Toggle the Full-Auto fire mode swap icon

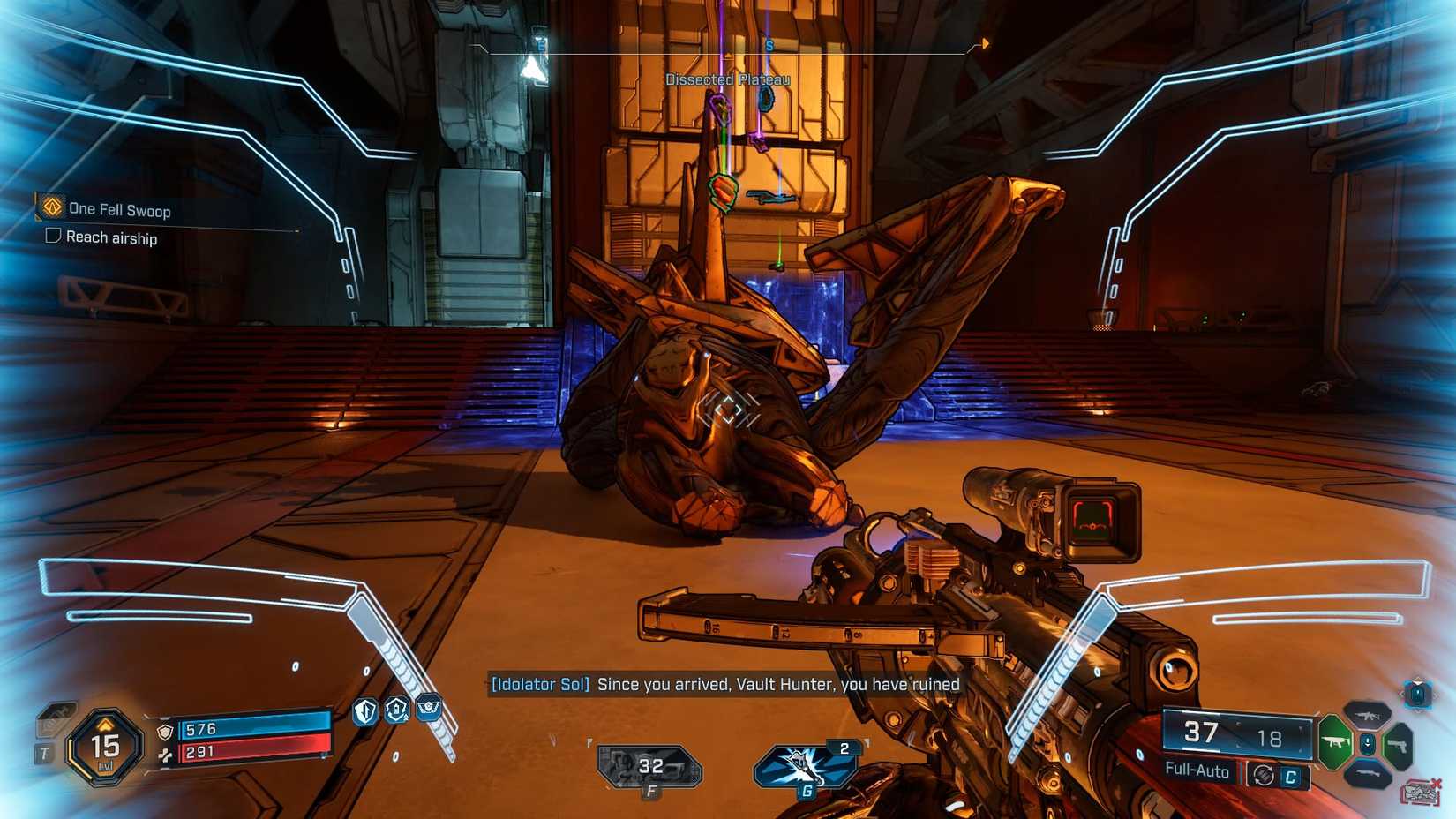pos(1264,775)
